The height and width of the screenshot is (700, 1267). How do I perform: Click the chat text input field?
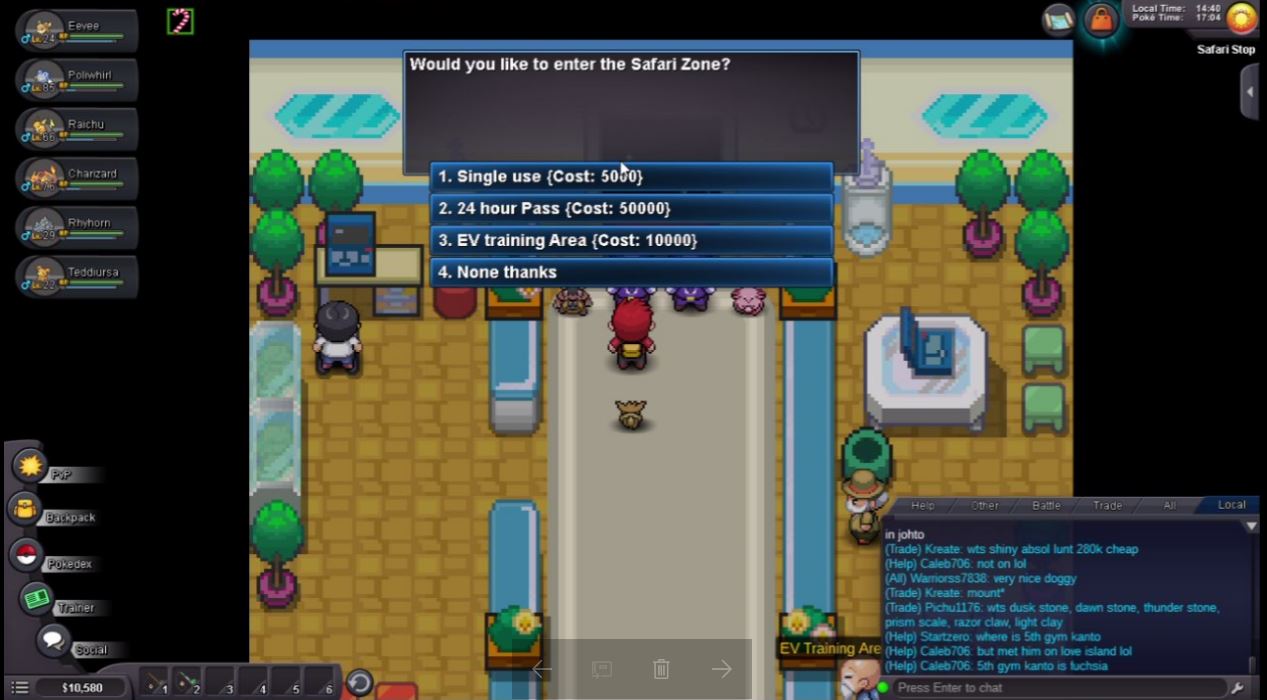pos(1060,688)
